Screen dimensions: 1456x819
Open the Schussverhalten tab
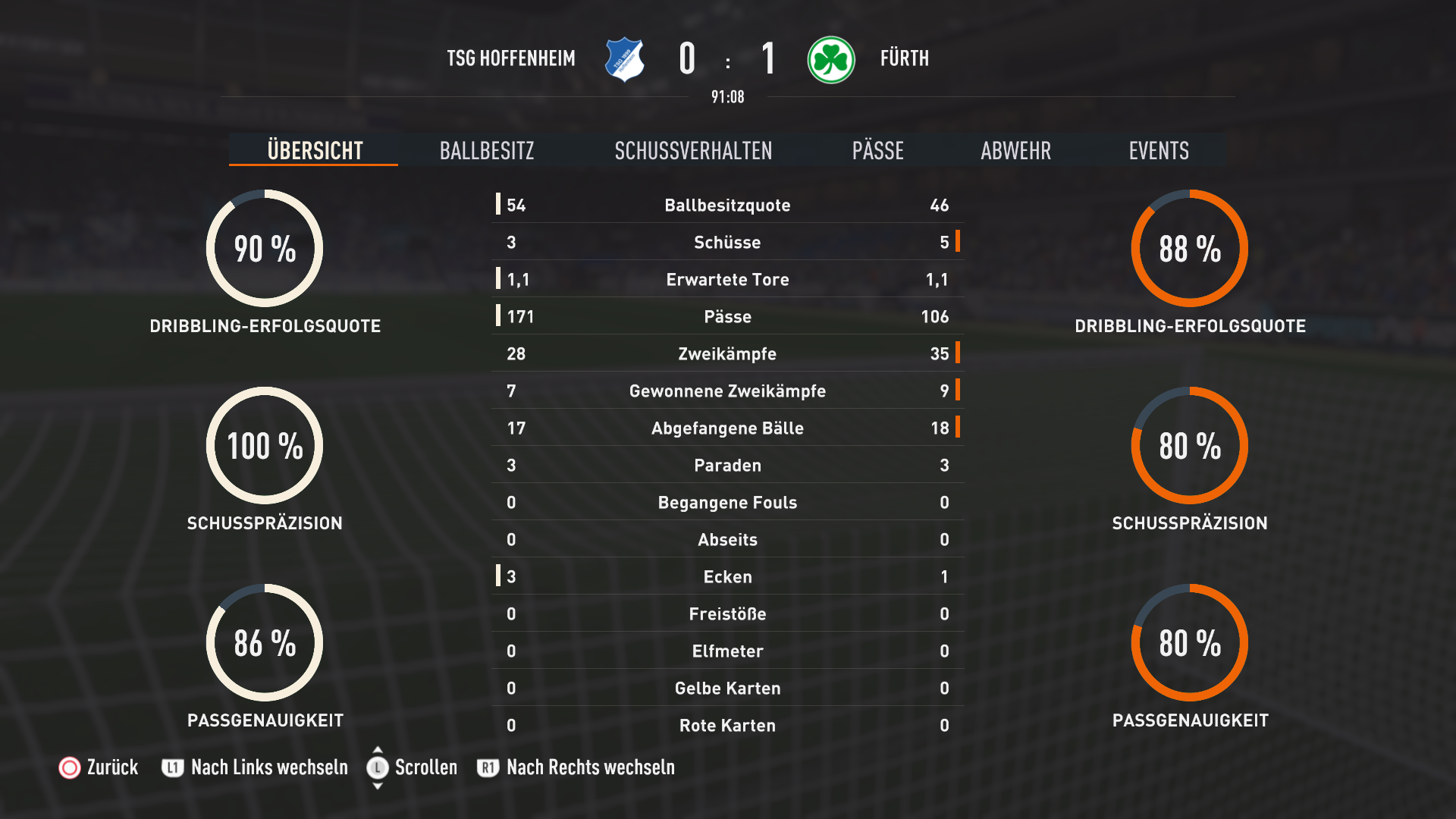pos(693,150)
